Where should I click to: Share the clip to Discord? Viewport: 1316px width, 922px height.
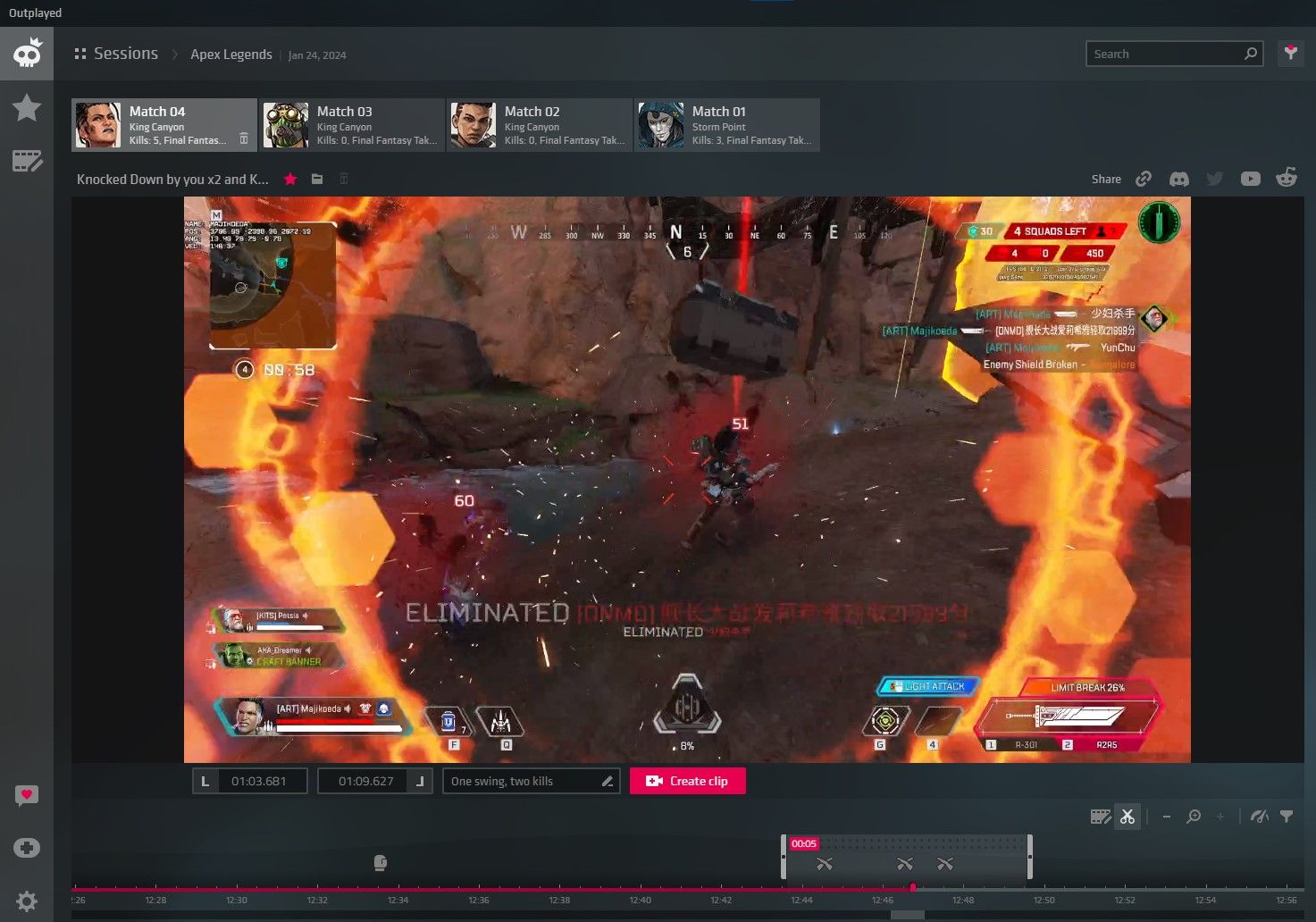point(1179,178)
